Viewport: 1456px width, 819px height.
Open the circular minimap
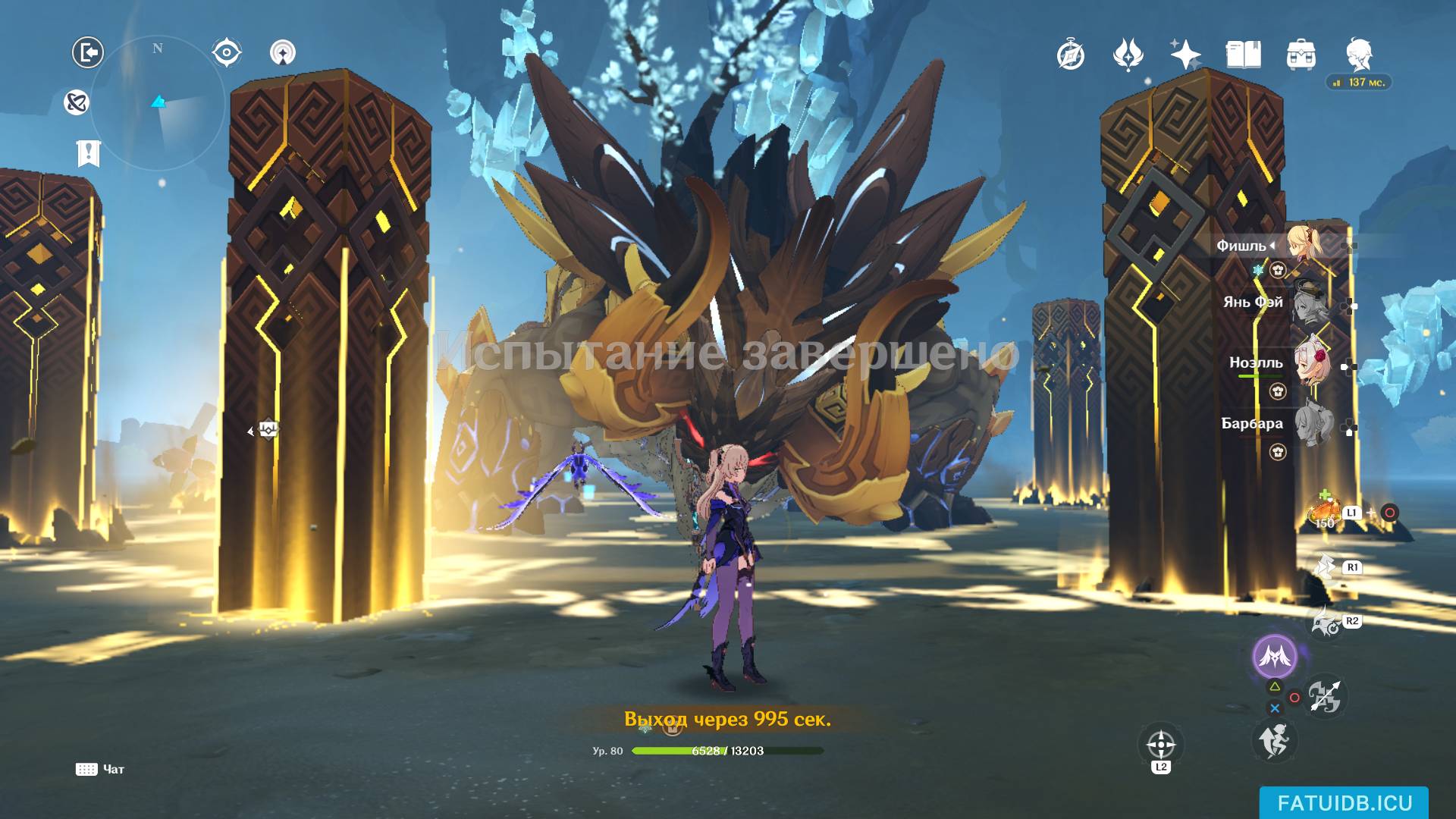click(x=158, y=102)
